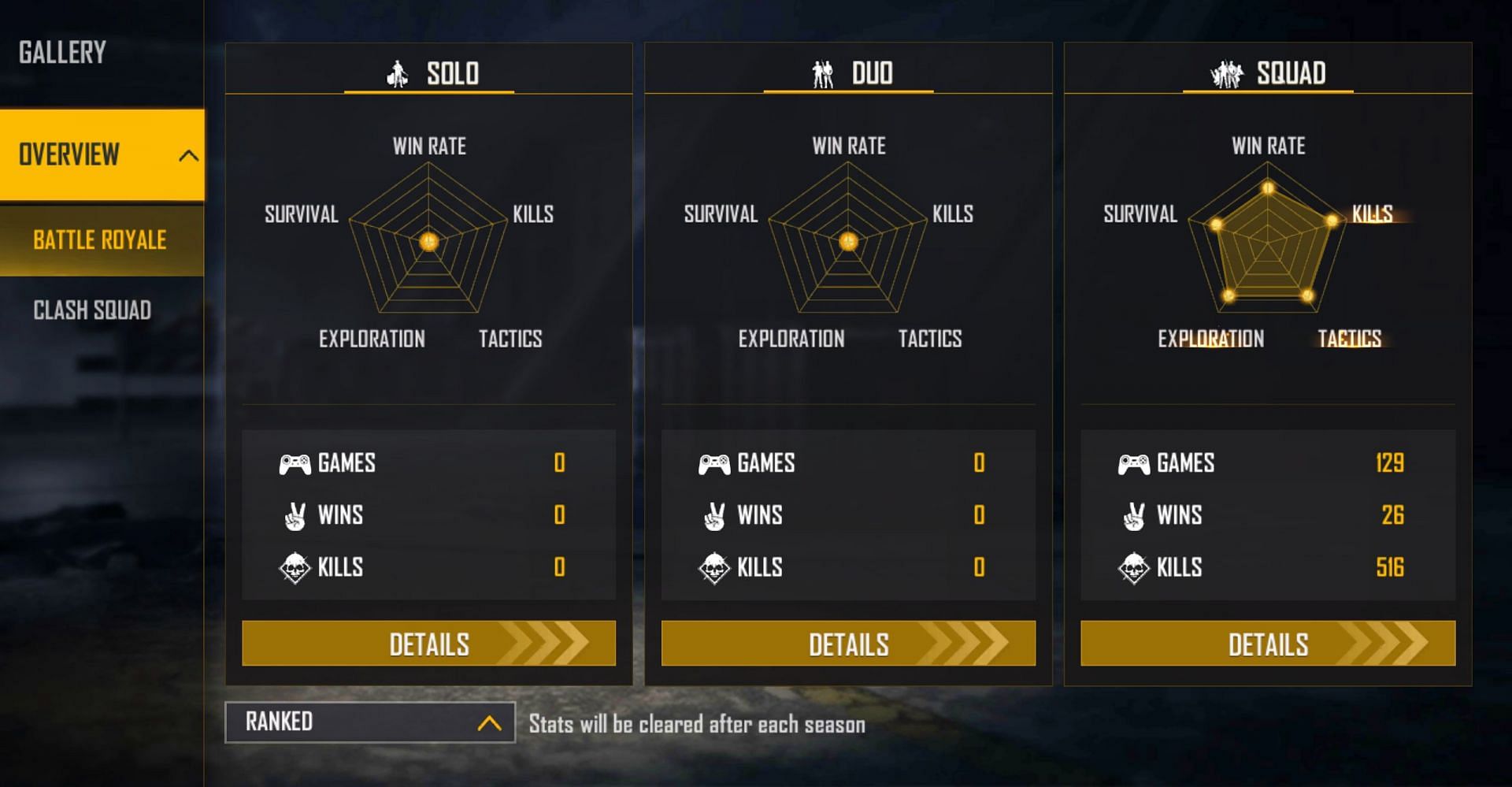1512x787 pixels.
Task: Click the Squad panel header
Action: coord(1269,73)
